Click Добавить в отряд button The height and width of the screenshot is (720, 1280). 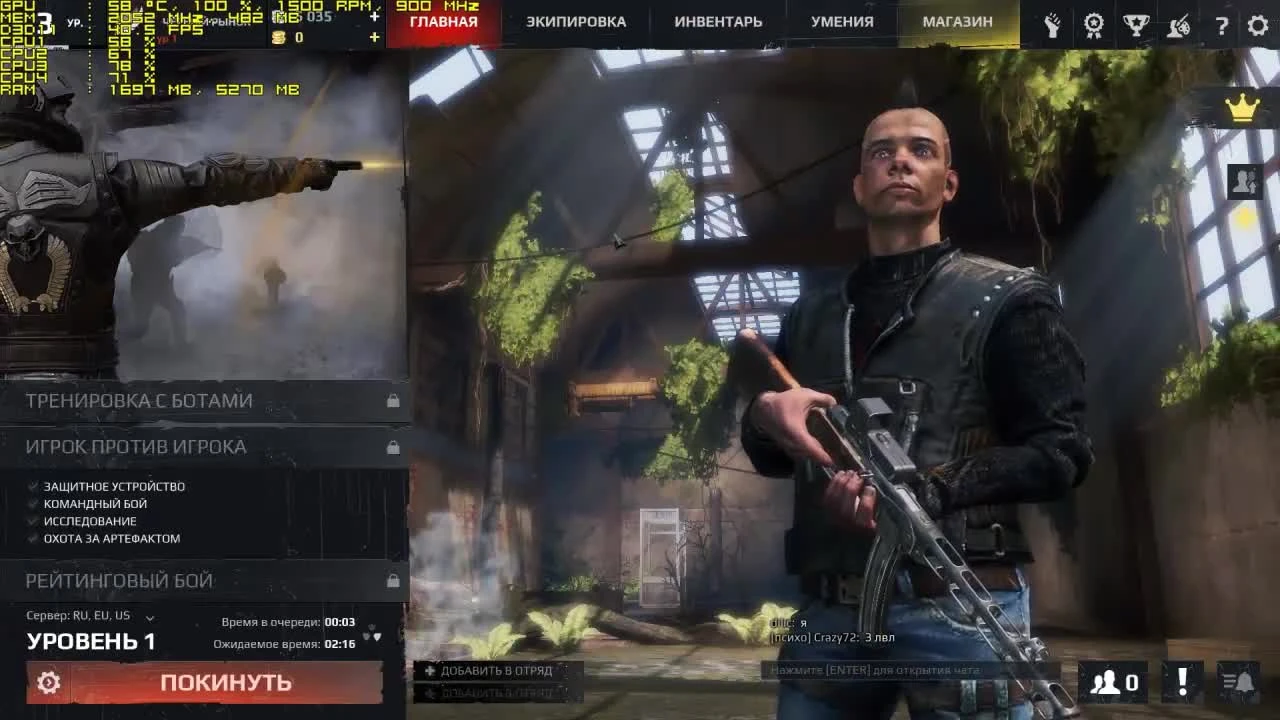[x=494, y=671]
